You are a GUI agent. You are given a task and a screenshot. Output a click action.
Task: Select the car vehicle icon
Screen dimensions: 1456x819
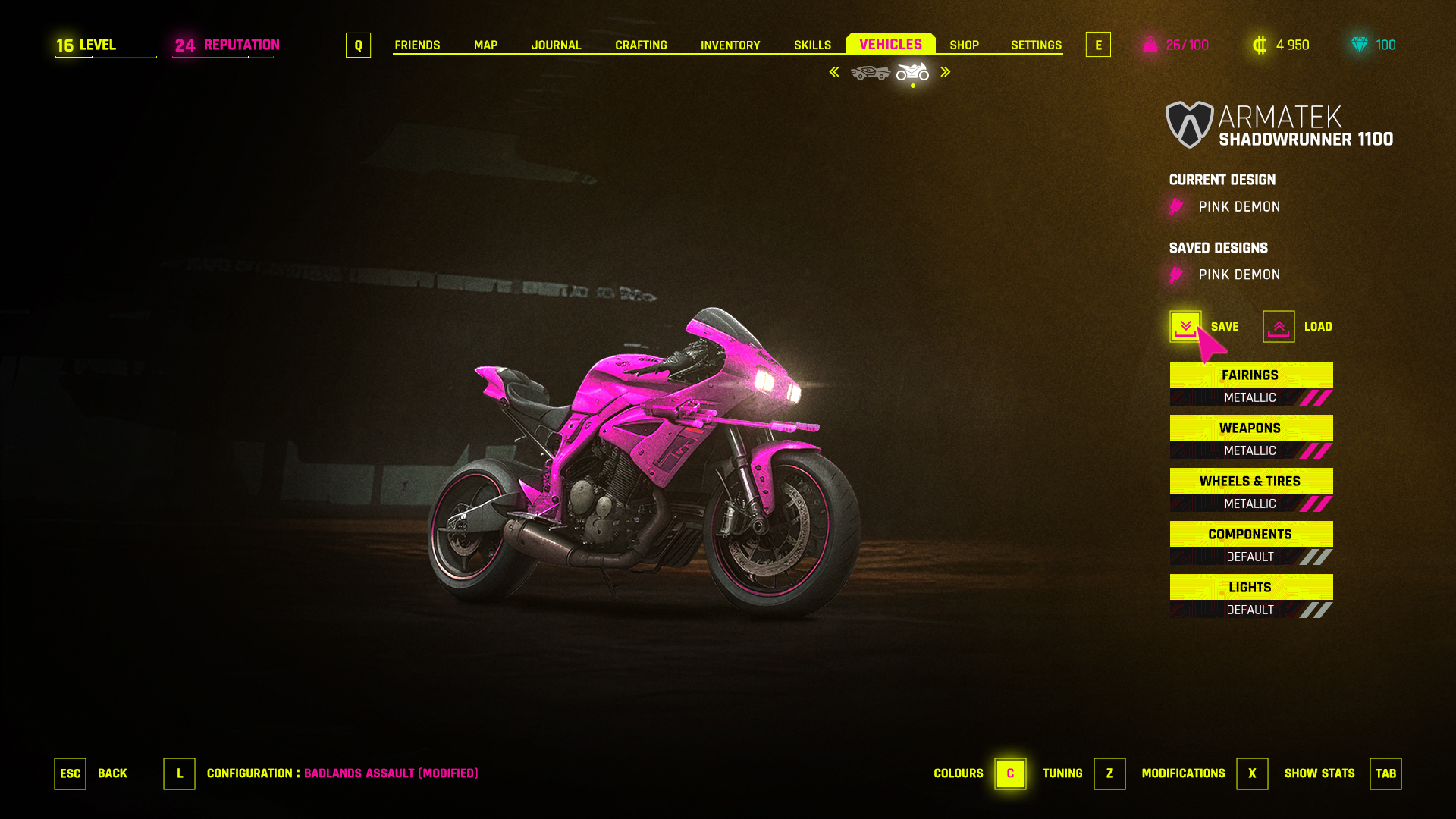point(870,73)
